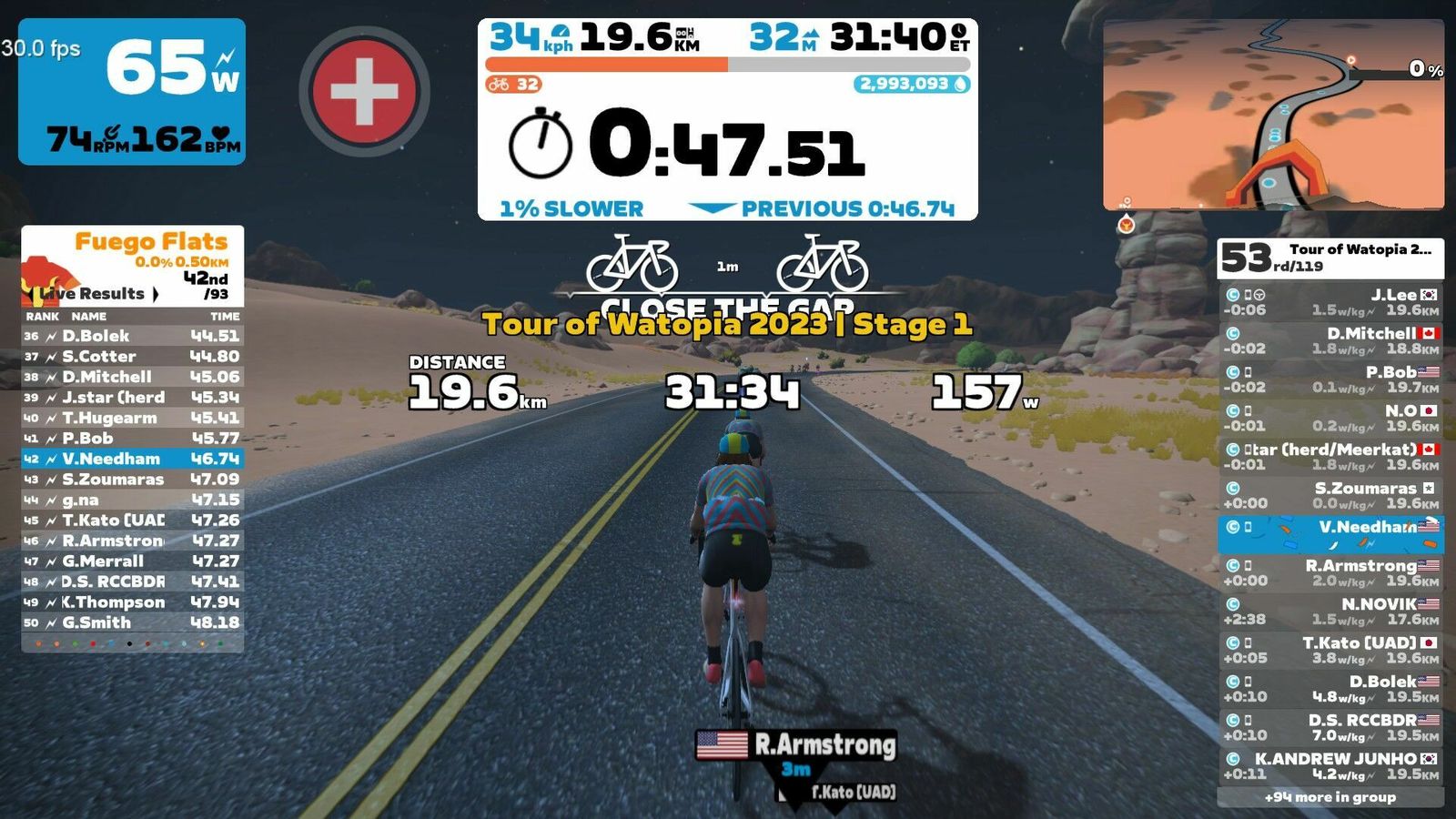Select J.Lee in the nearby riders list
This screenshot has width=1456, height=819.
pos(1330,301)
